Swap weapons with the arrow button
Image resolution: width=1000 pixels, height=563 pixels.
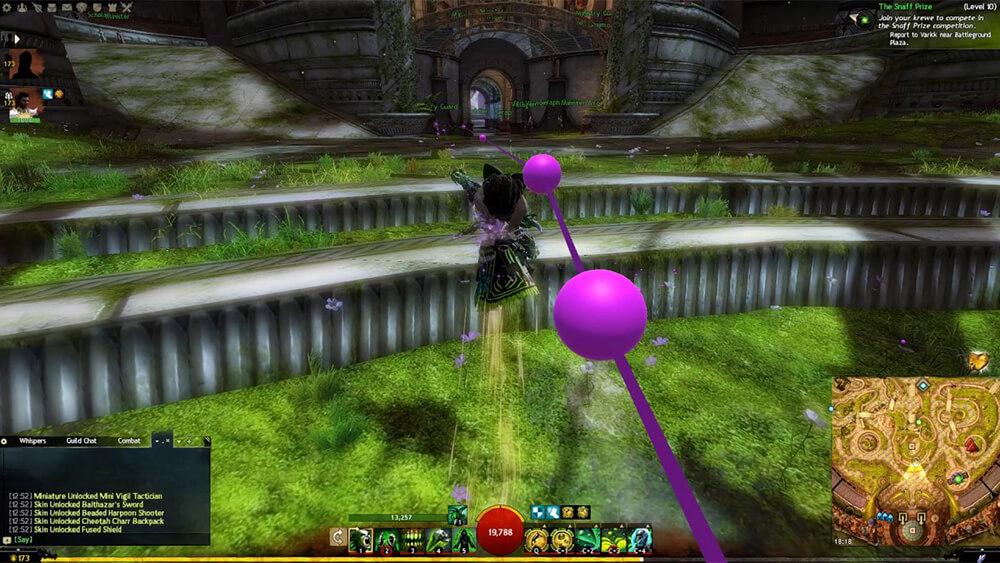click(337, 538)
